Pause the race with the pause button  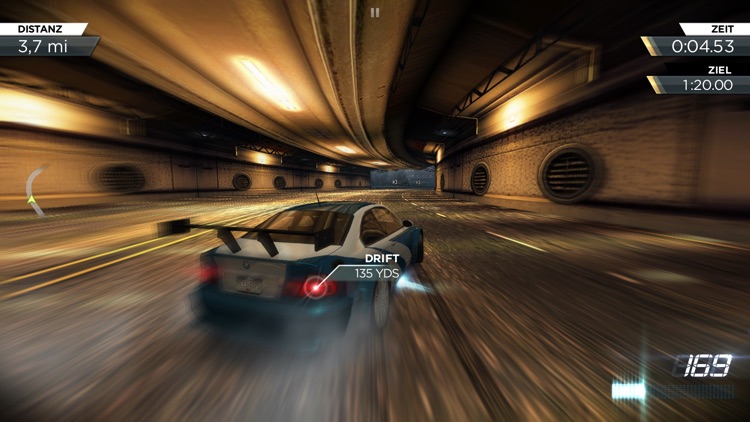tap(375, 13)
